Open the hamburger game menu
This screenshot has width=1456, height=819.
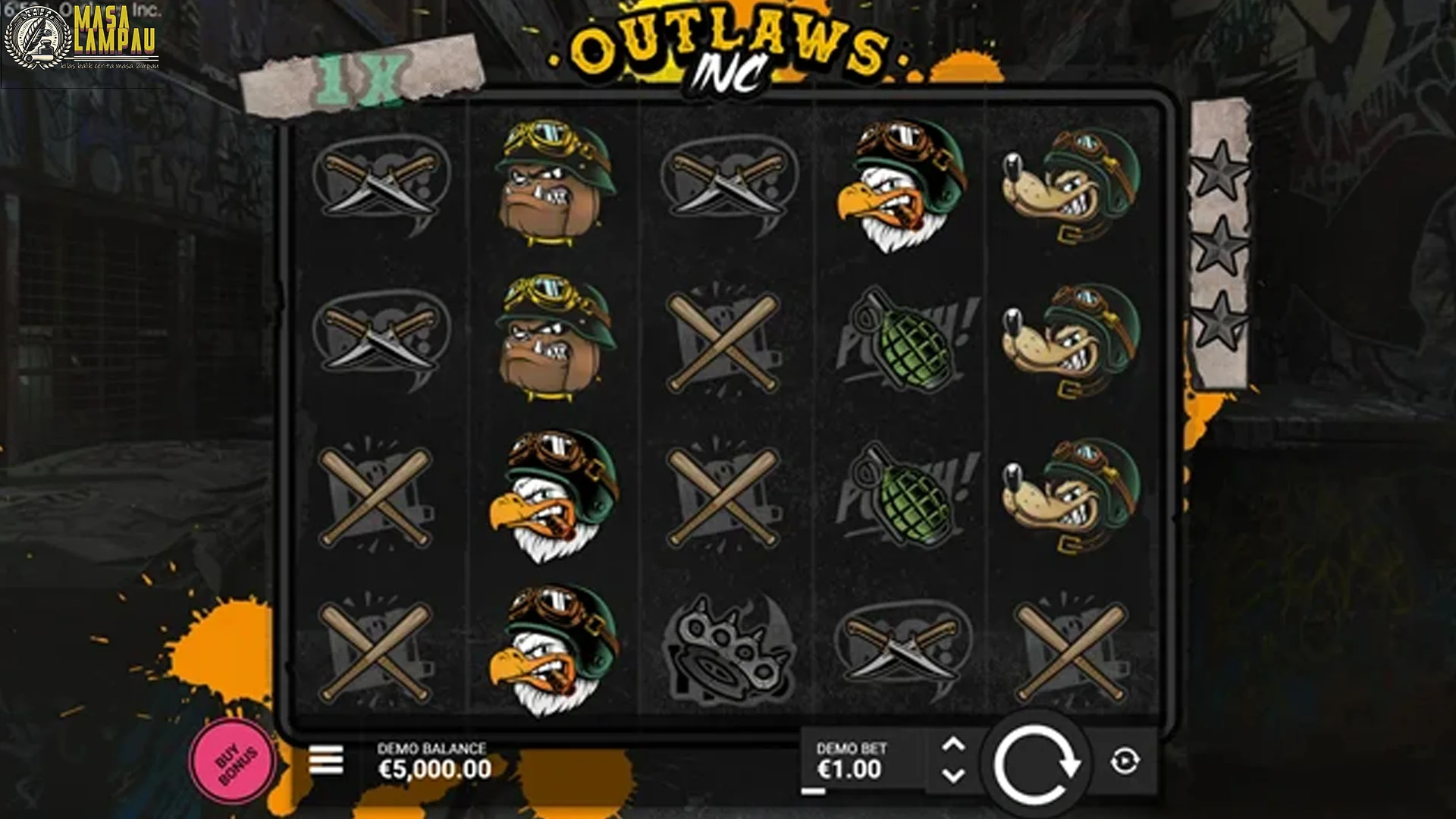[x=325, y=758]
